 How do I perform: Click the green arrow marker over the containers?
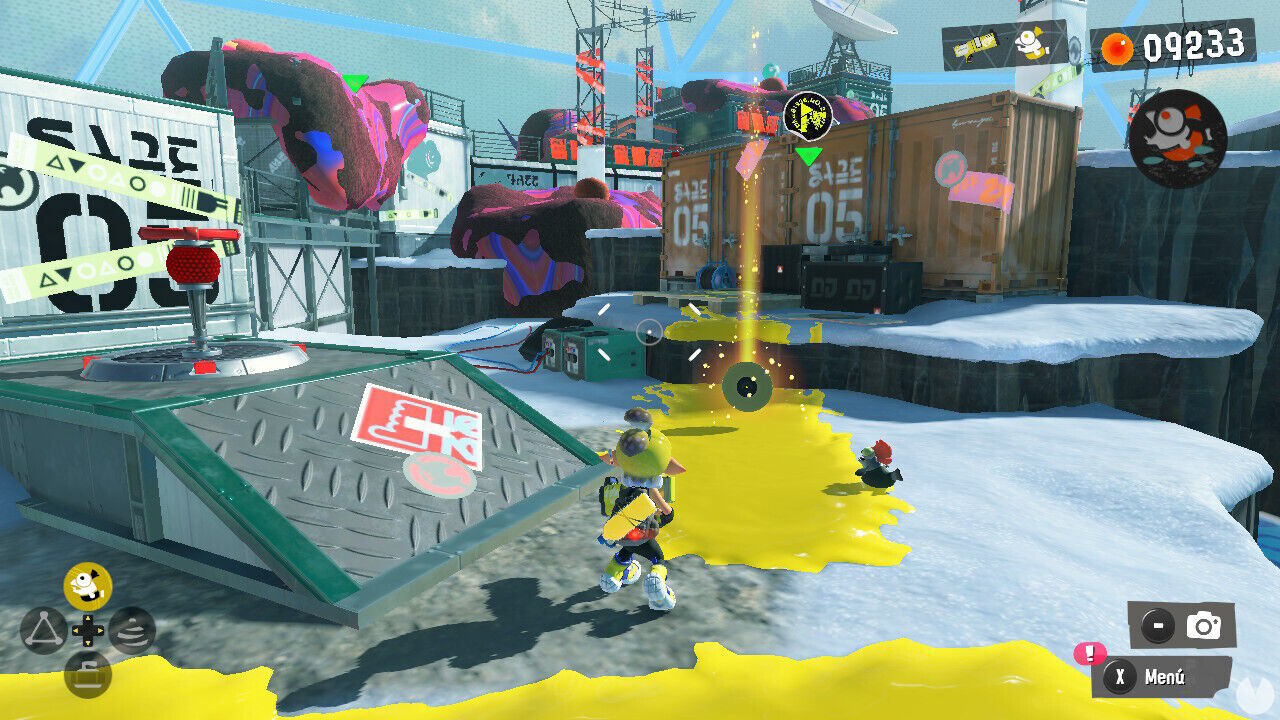click(x=808, y=156)
